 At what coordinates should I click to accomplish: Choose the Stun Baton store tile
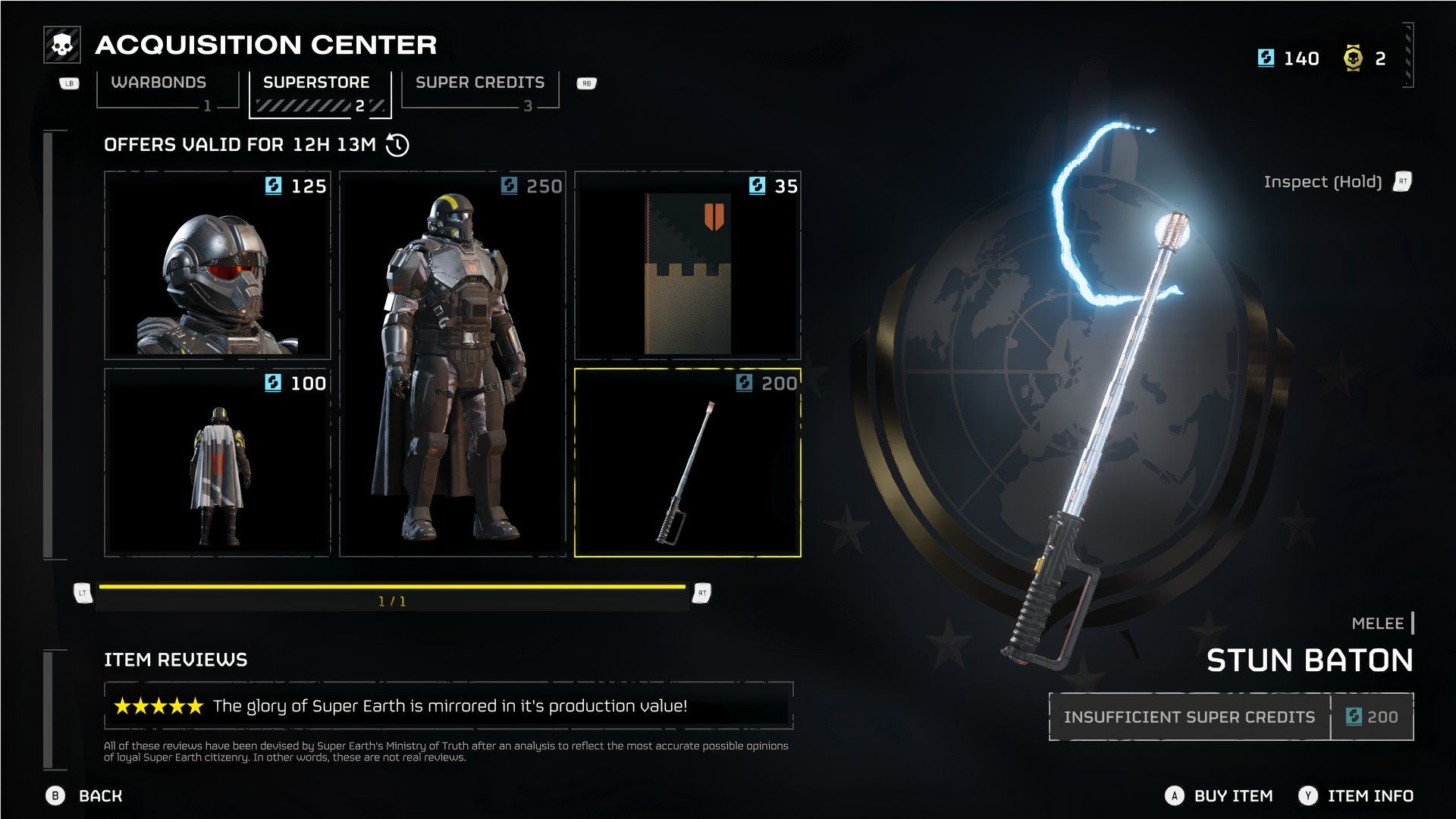[688, 463]
